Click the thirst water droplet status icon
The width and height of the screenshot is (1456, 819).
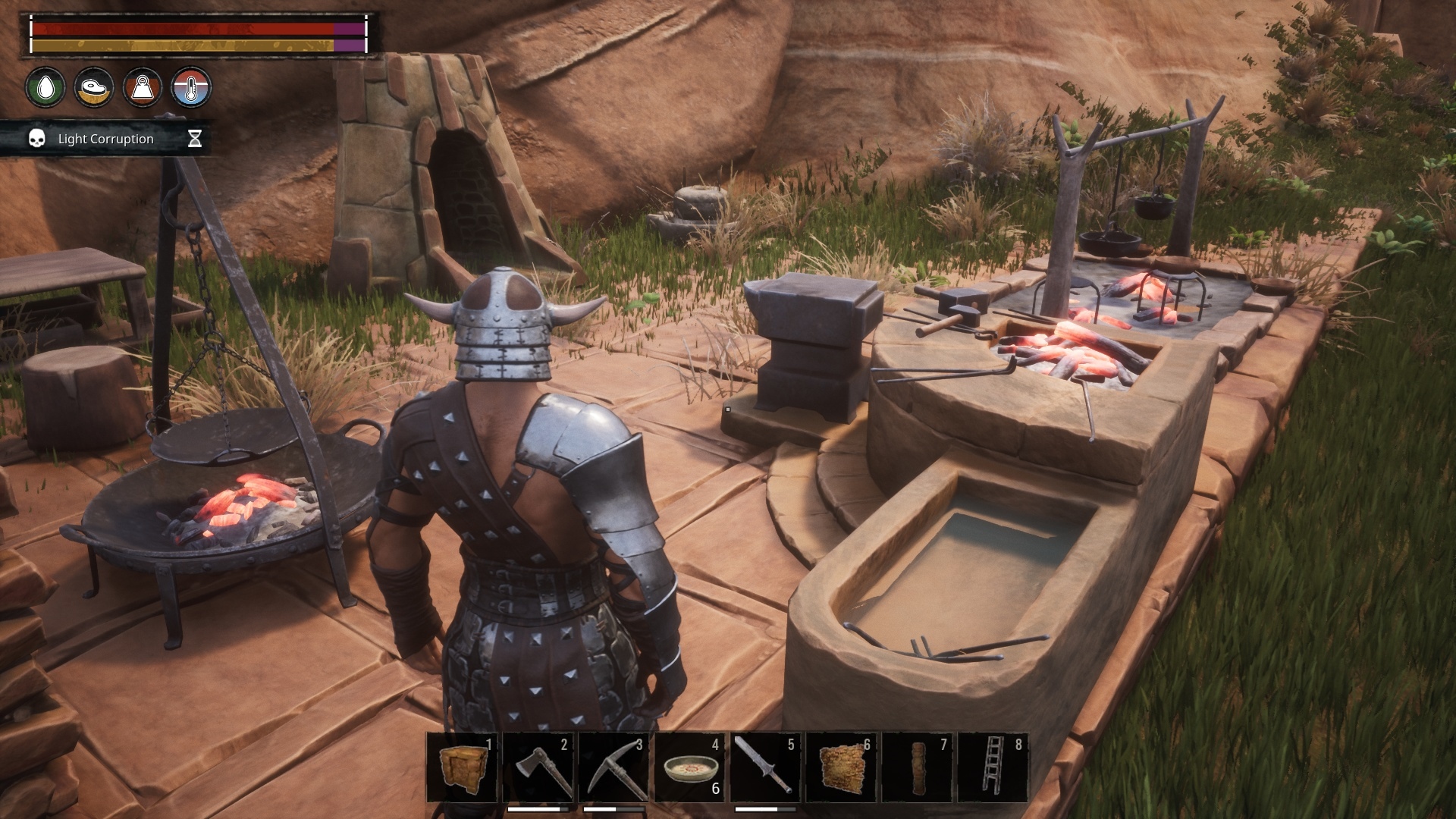tap(43, 86)
